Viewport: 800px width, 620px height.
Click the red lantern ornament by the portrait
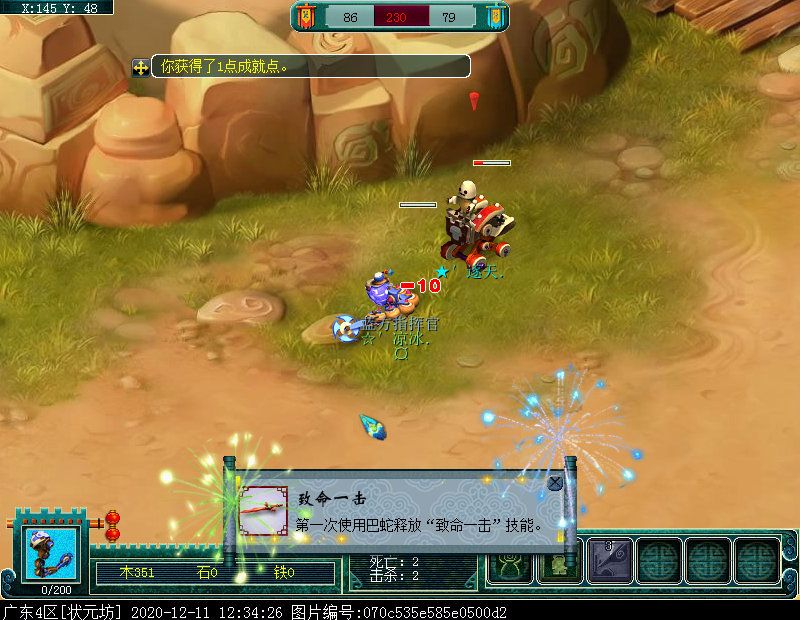tap(112, 524)
